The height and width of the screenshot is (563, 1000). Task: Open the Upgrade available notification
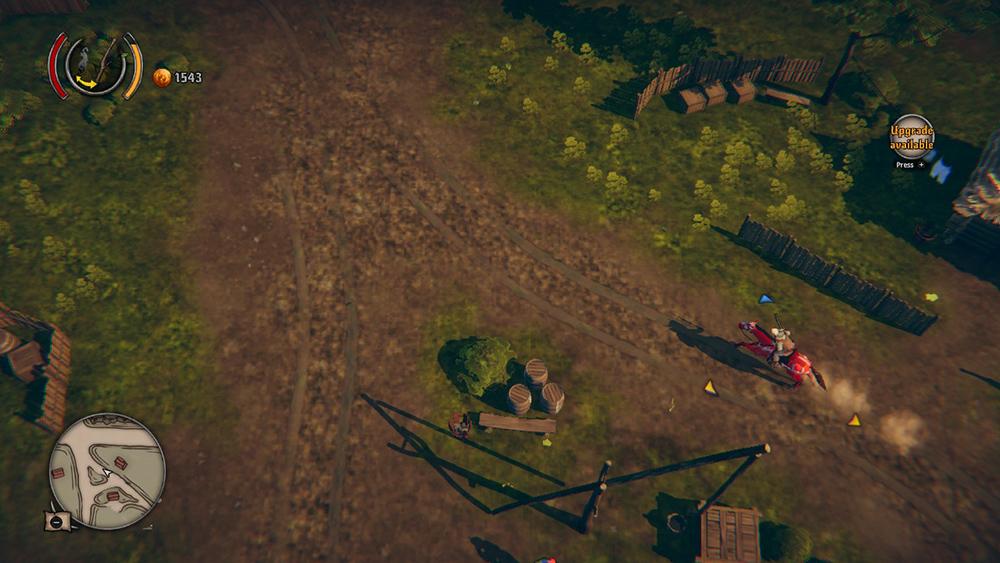coord(911,135)
